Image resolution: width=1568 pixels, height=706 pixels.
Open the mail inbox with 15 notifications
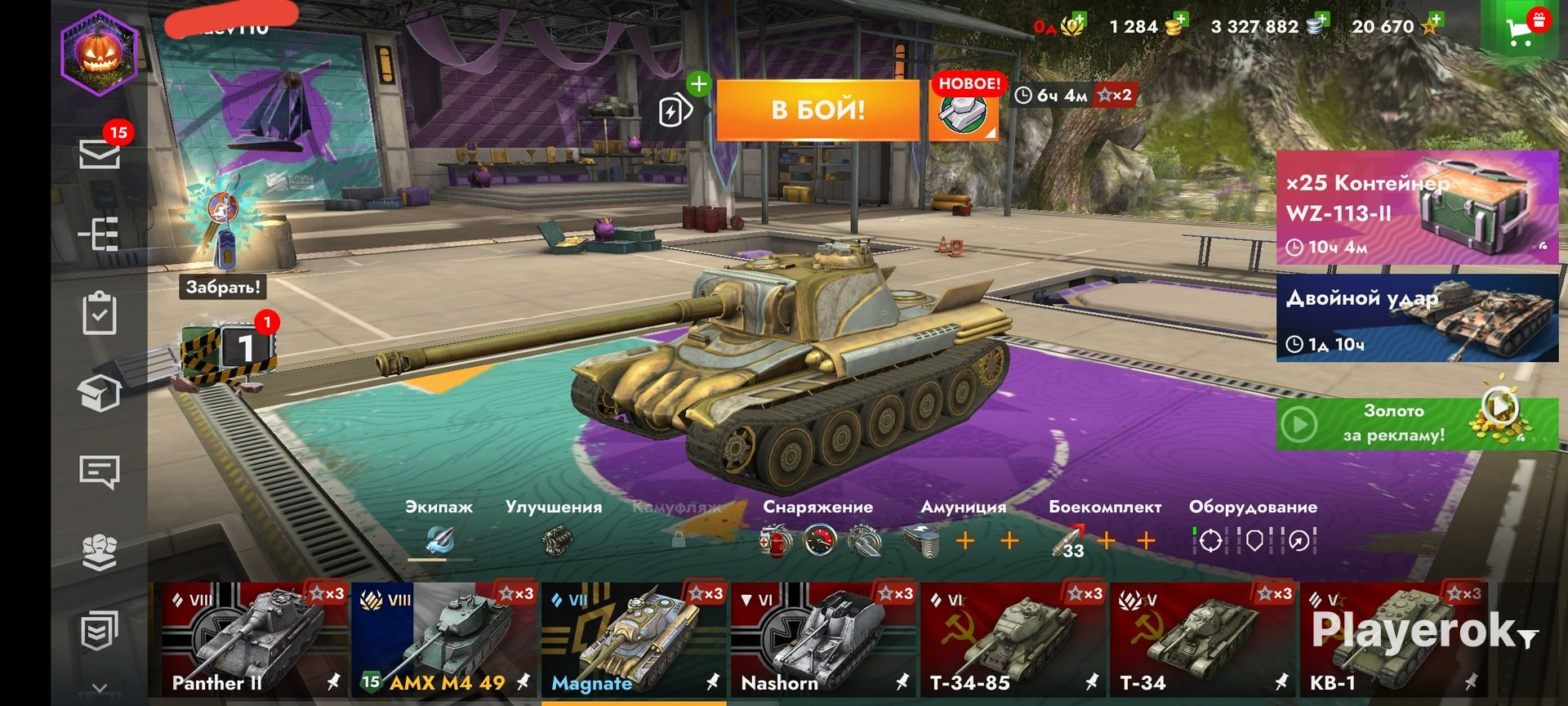coord(100,154)
